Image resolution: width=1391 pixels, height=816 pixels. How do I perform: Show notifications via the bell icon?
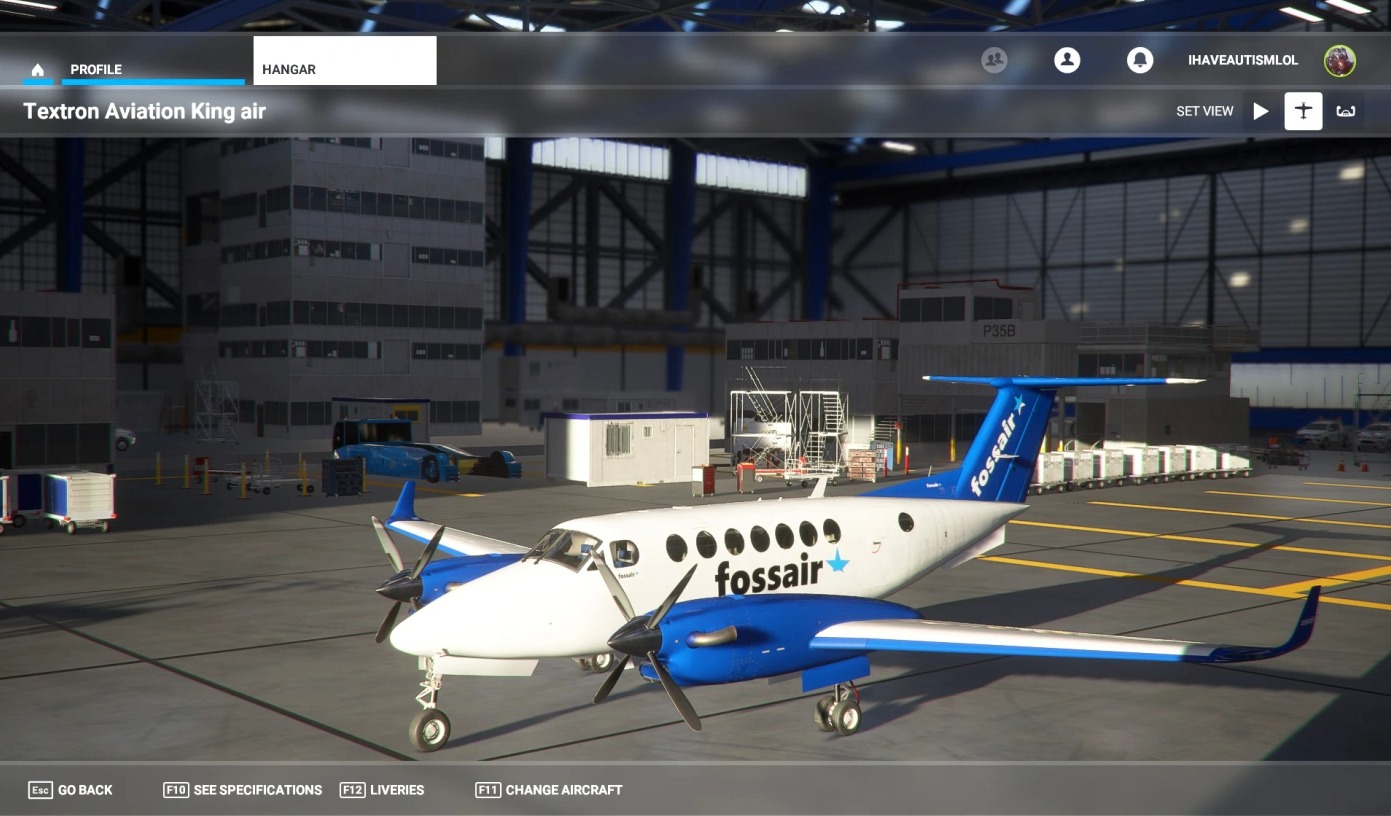pyautogui.click(x=1140, y=60)
